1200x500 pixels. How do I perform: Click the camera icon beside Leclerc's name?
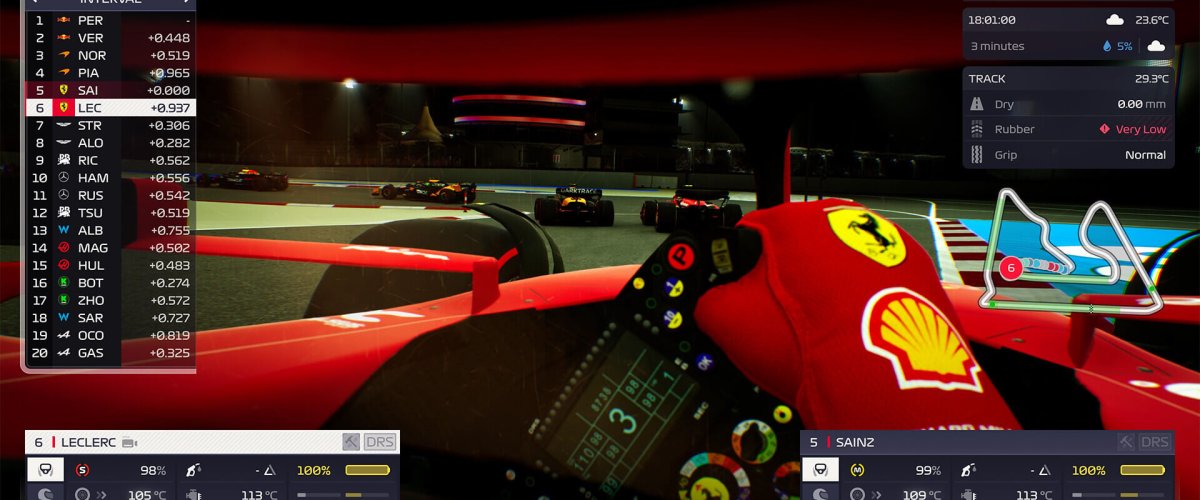pyautogui.click(x=129, y=443)
